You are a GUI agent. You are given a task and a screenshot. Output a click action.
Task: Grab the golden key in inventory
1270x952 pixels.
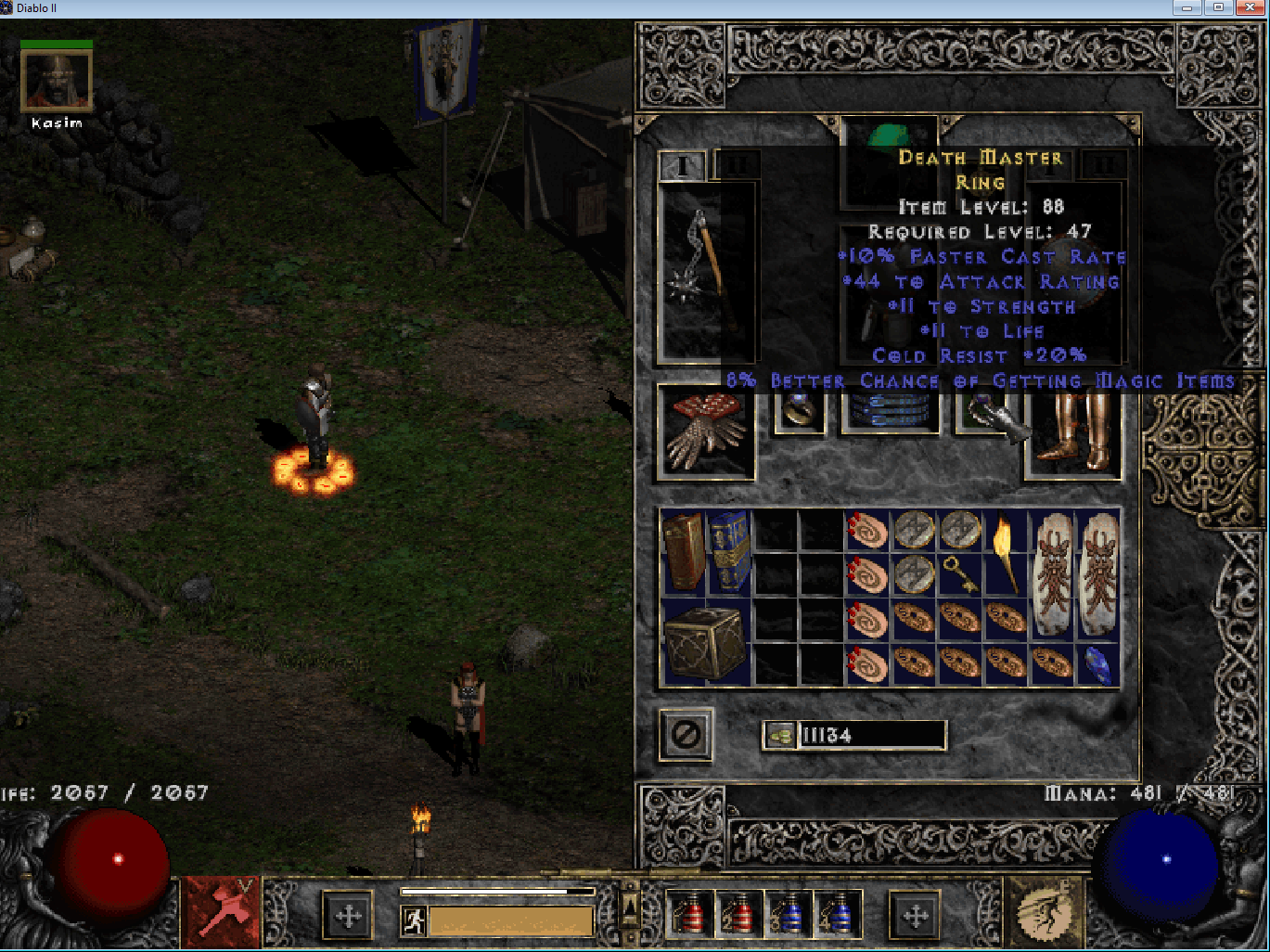[x=960, y=573]
